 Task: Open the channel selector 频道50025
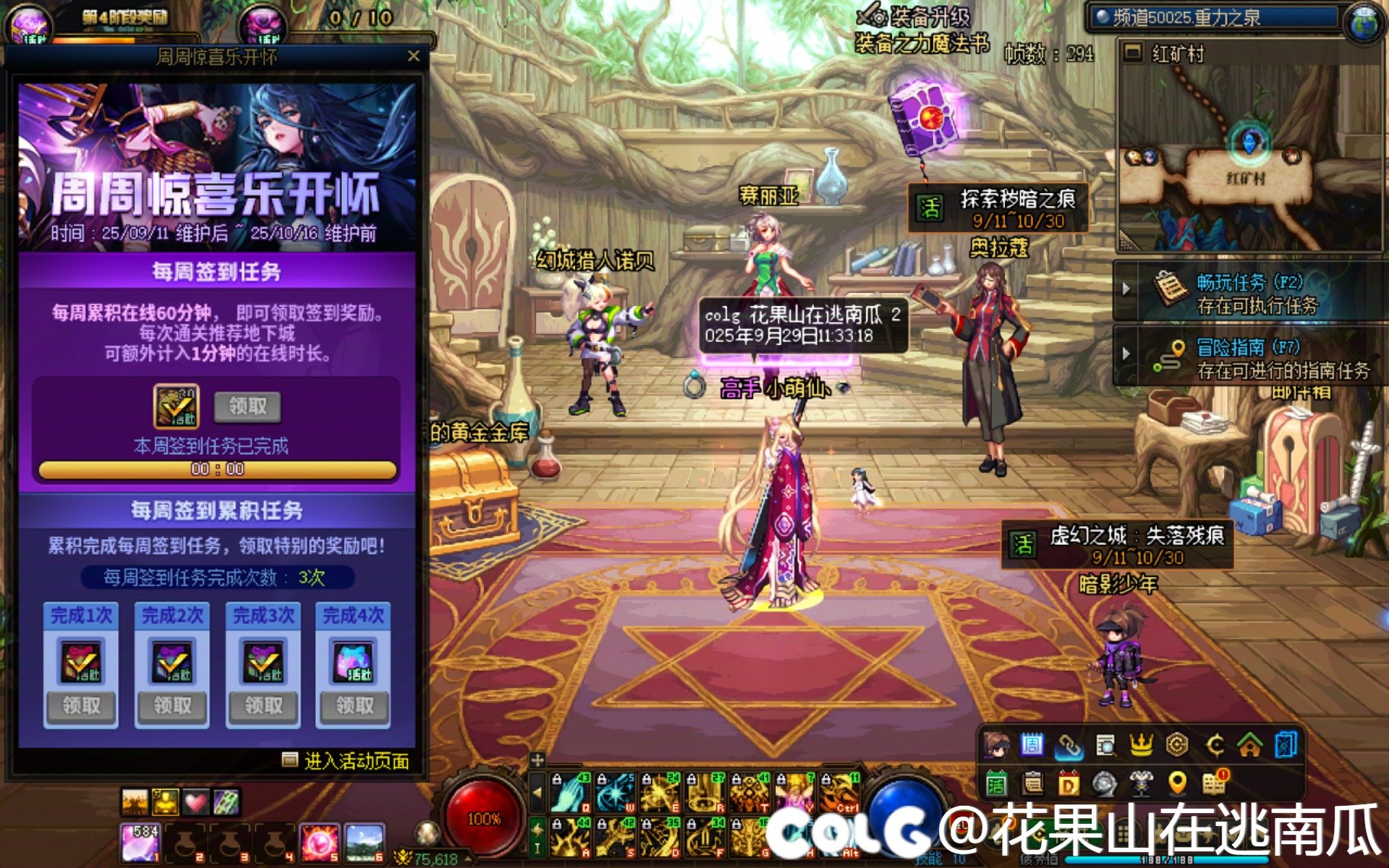click(x=1215, y=17)
